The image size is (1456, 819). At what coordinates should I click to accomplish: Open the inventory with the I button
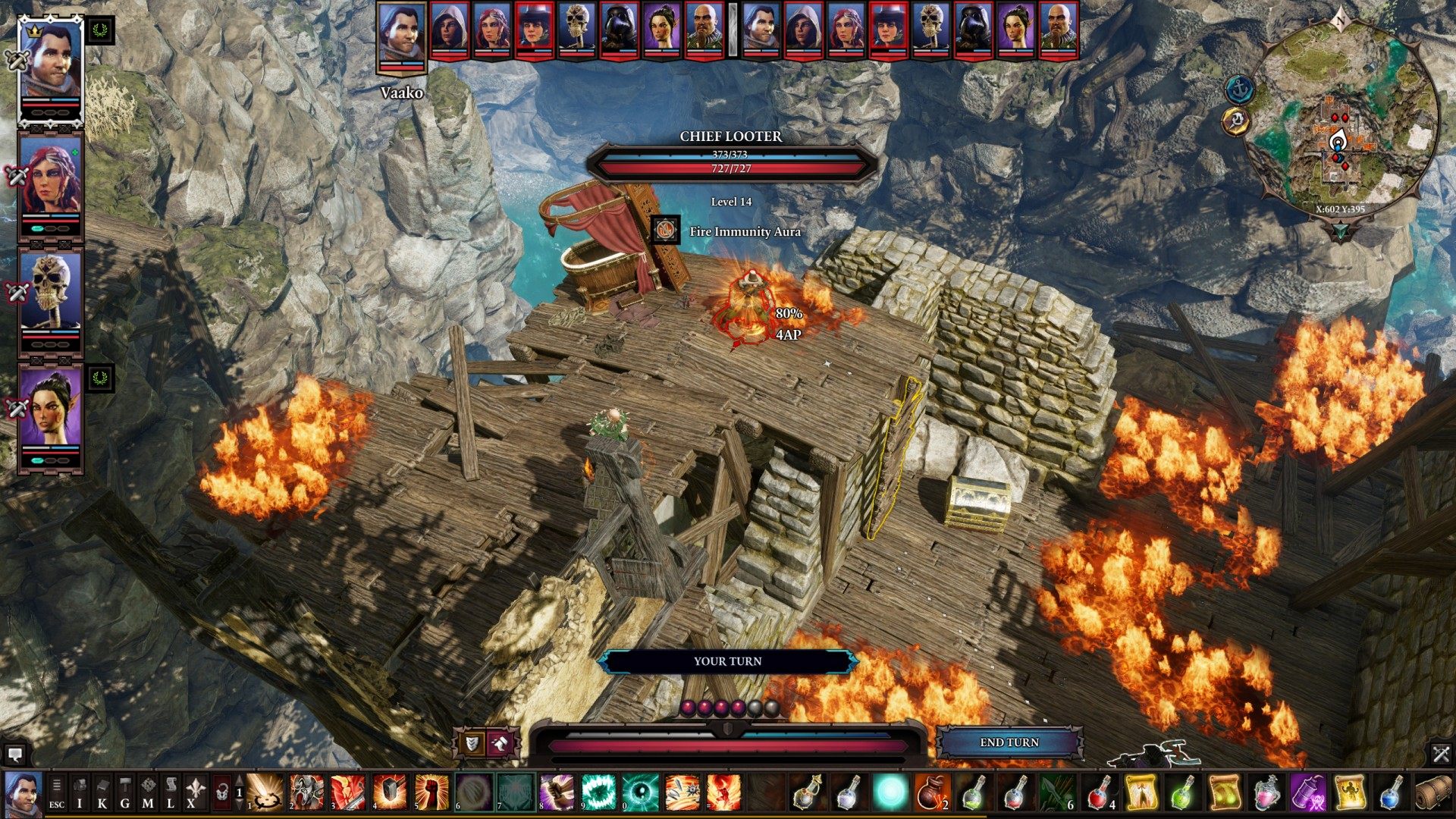[80, 793]
